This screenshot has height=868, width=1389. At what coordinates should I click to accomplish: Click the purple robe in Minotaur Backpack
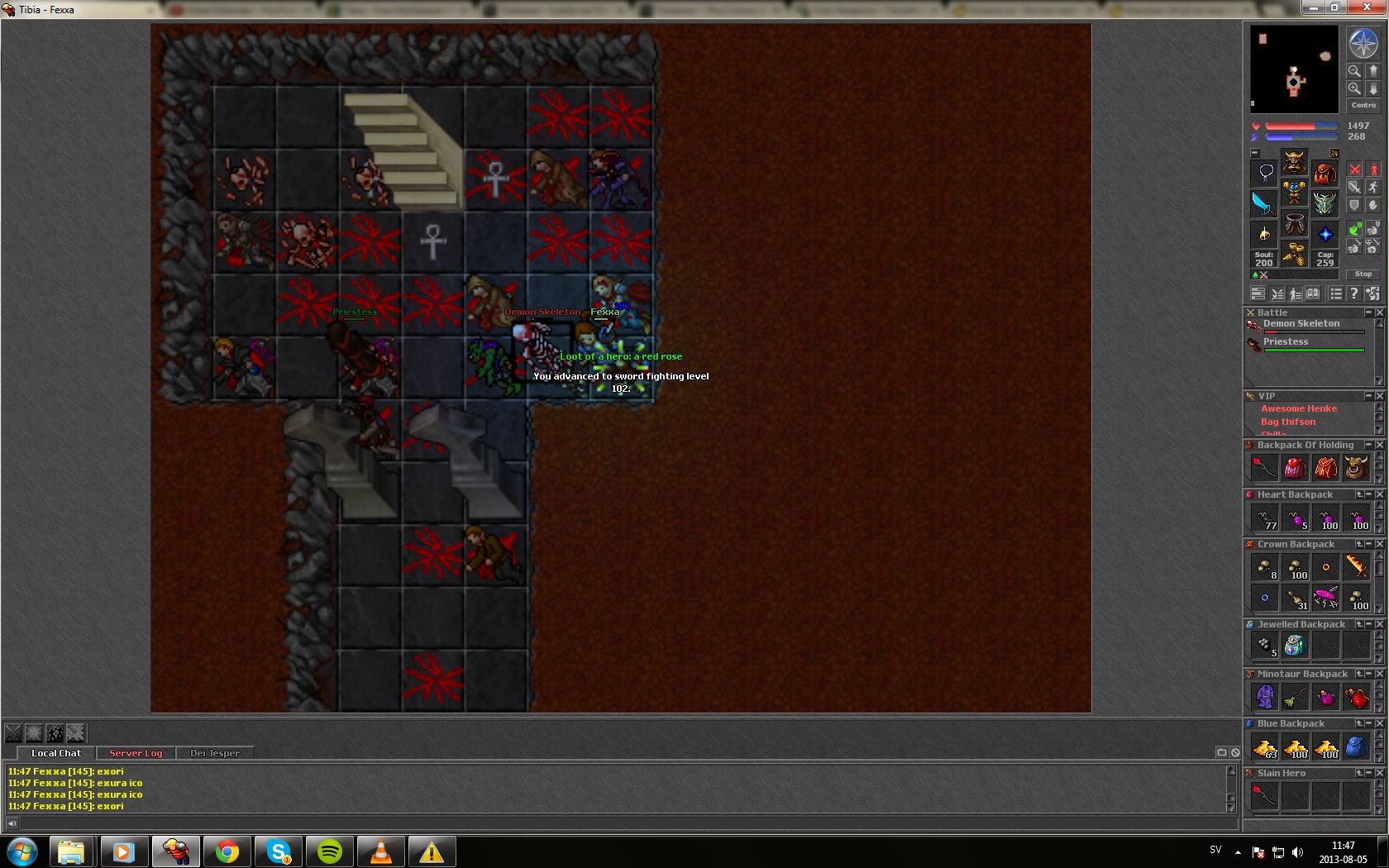click(x=1265, y=697)
